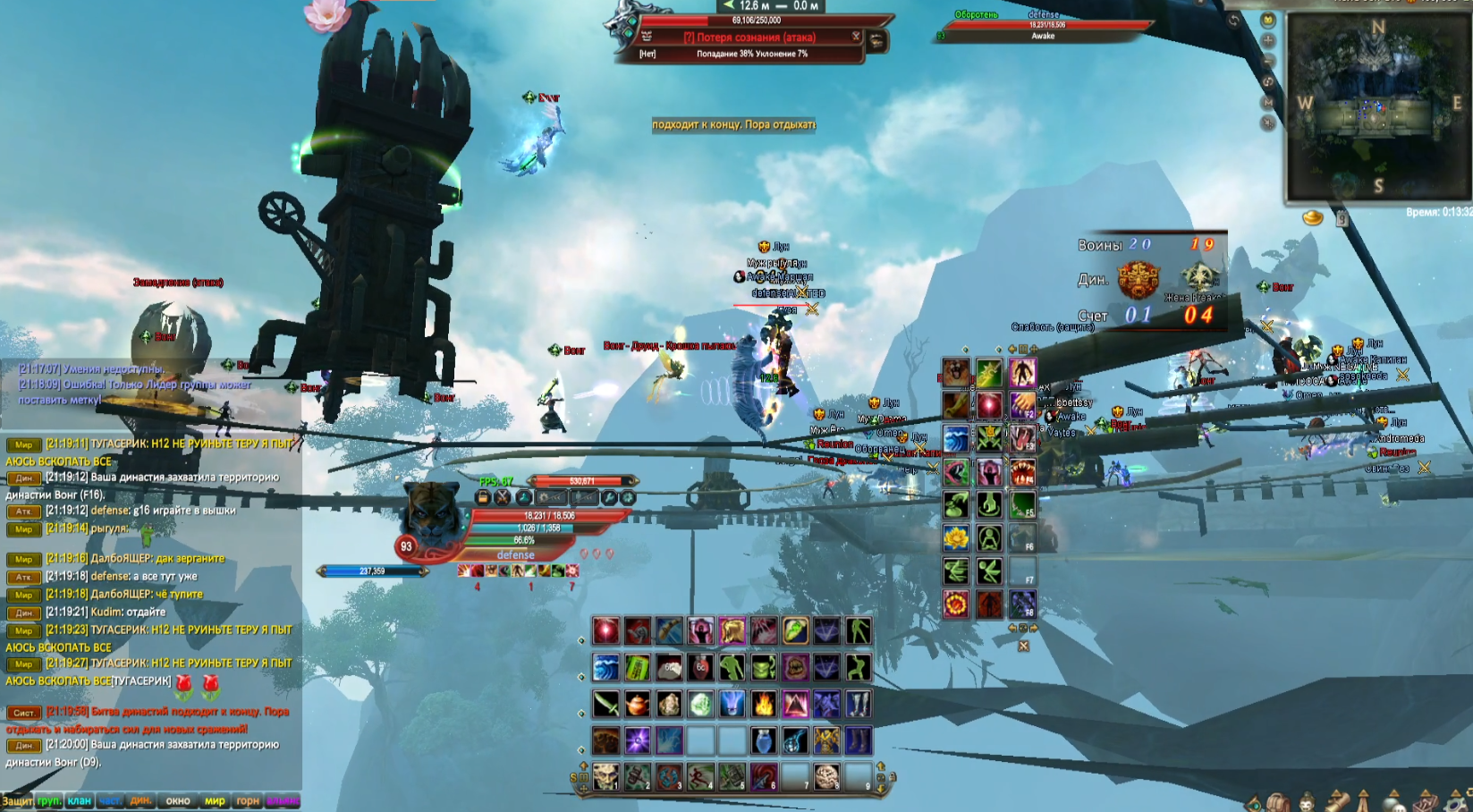Image resolution: width=1473 pixels, height=812 pixels.
Task: Use the blue potion flask
Action: 763,740
